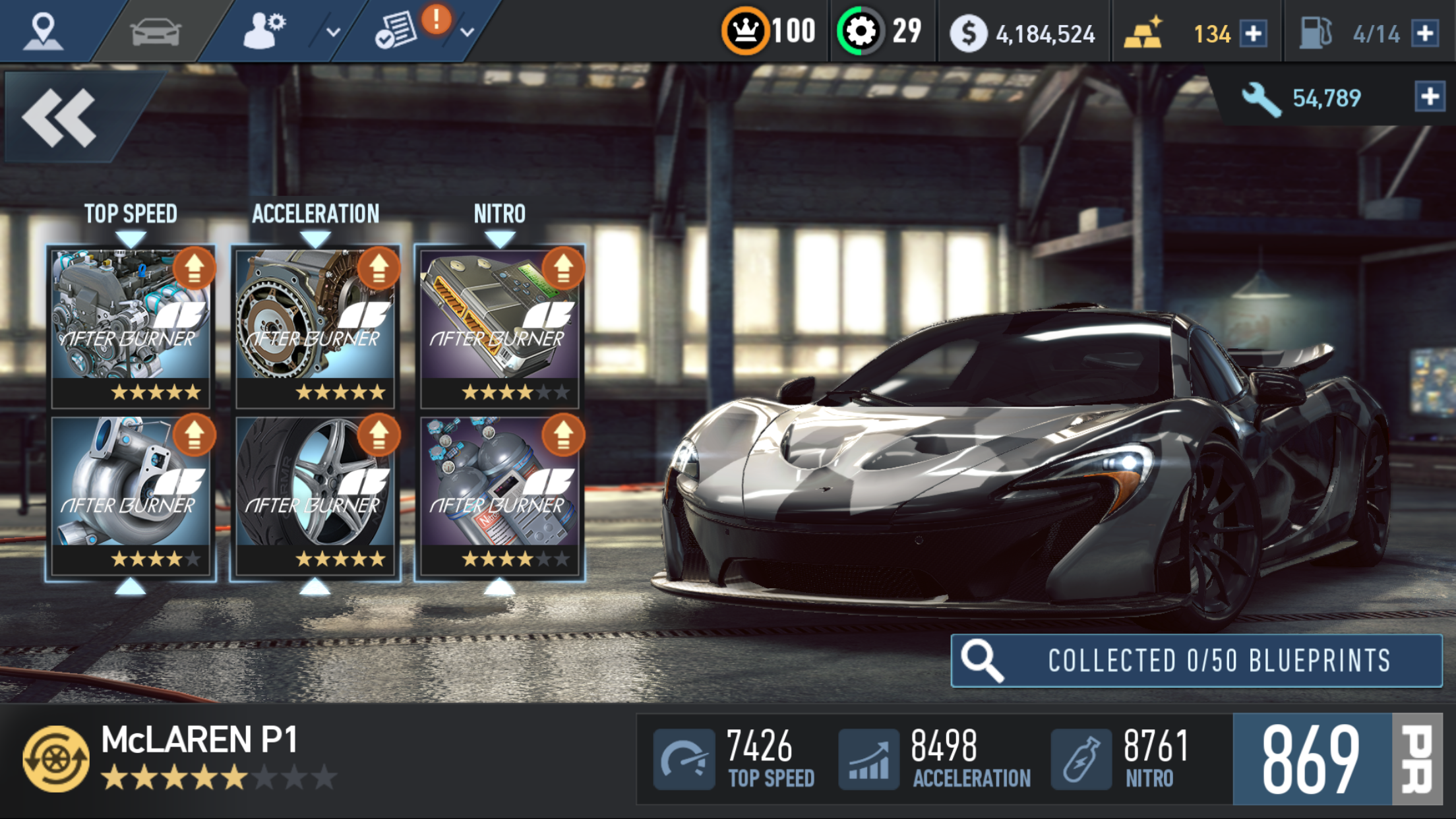The height and width of the screenshot is (819, 1456).
Task: Select the Top Speed turbo part
Action: [131, 495]
